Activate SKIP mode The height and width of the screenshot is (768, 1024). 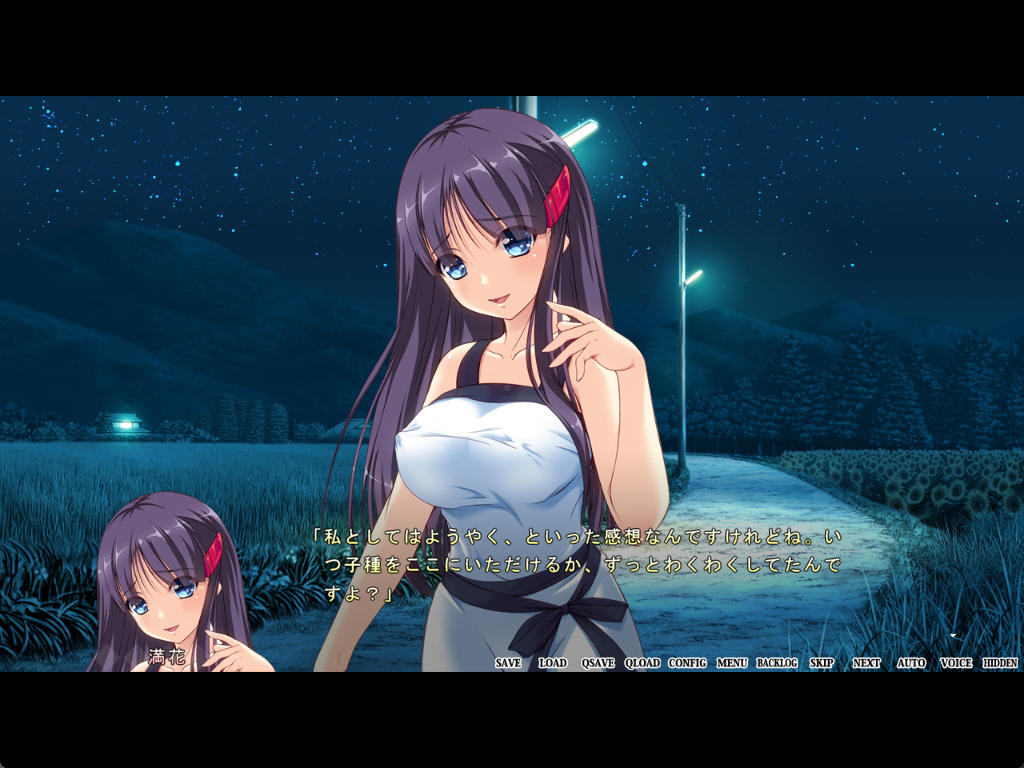pos(821,663)
